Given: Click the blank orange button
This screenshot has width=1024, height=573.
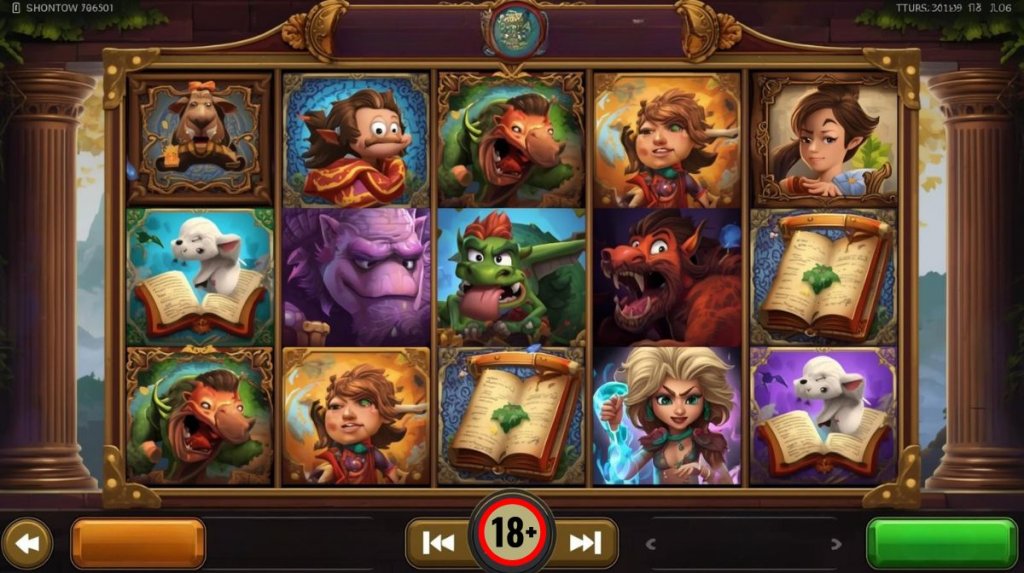Looking at the screenshot, I should [138, 543].
